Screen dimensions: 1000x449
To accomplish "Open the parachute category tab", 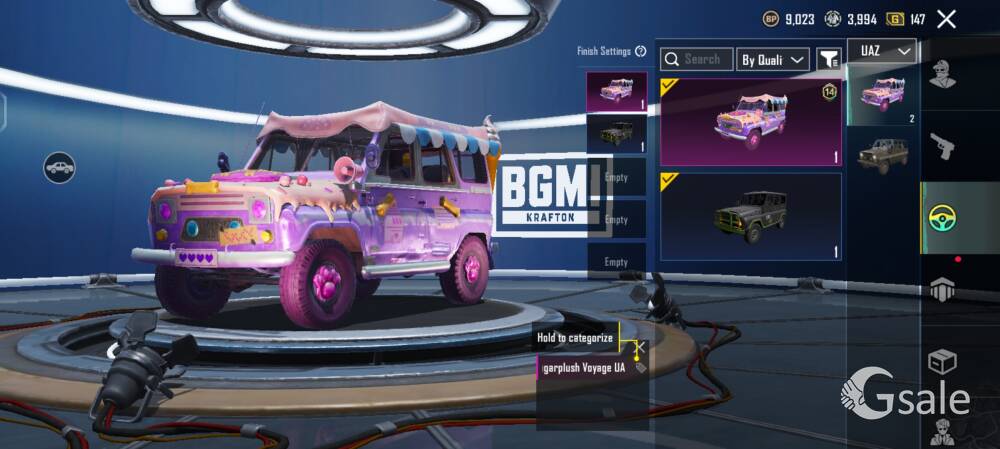I will [x=942, y=289].
